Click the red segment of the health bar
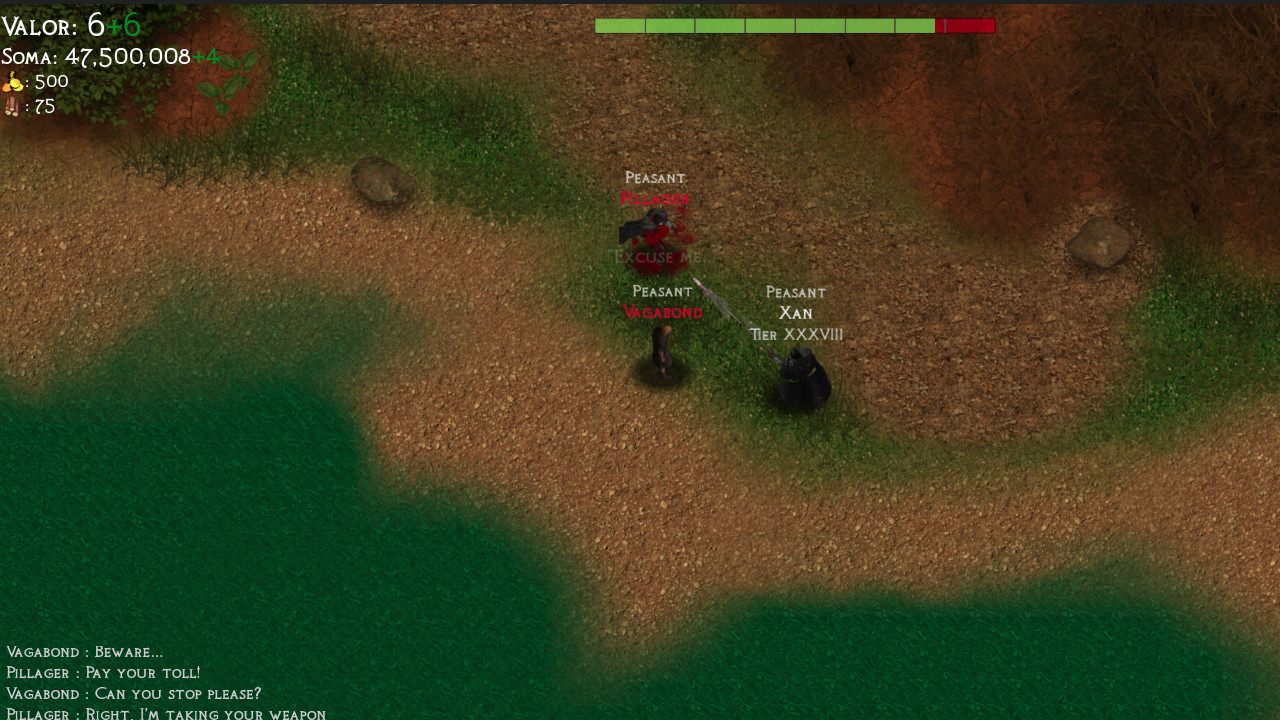This screenshot has width=1280, height=720. (966, 24)
